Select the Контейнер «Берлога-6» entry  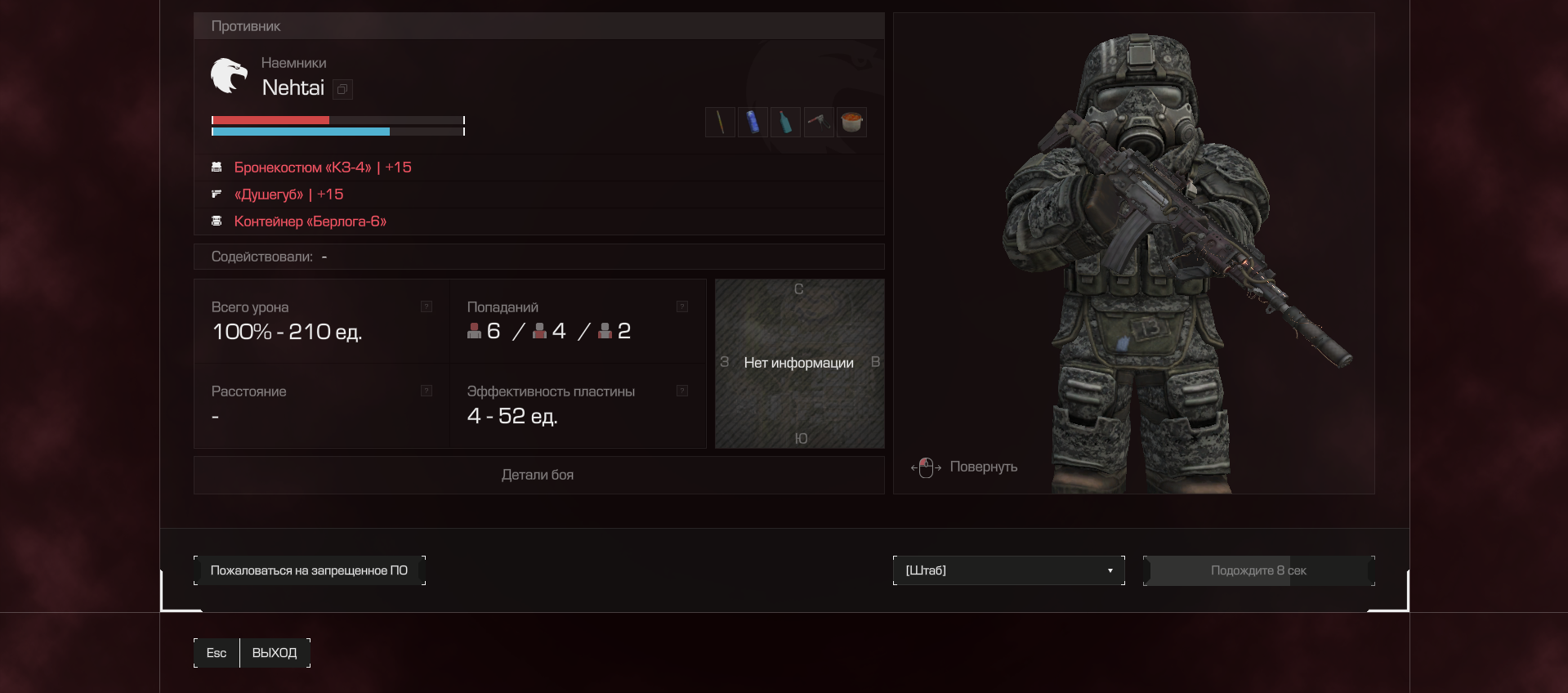[x=310, y=221]
